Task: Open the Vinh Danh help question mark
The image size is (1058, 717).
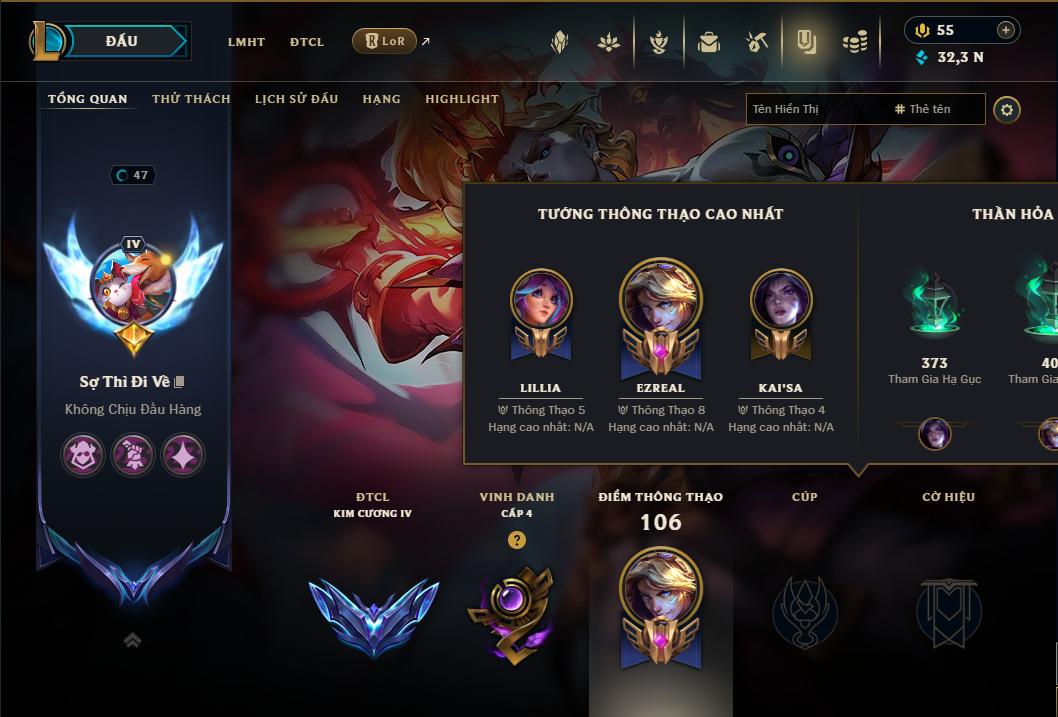Action: [x=516, y=540]
